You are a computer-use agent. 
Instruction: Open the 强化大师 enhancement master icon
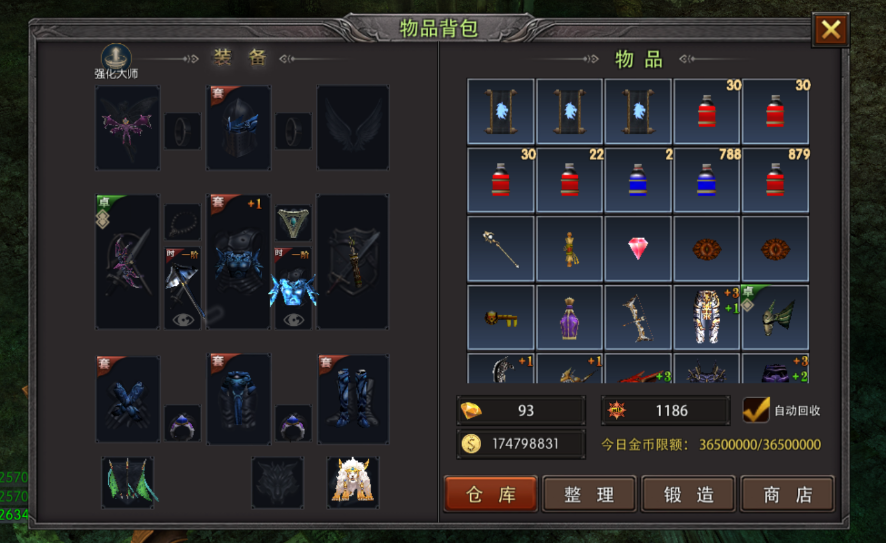(x=119, y=58)
